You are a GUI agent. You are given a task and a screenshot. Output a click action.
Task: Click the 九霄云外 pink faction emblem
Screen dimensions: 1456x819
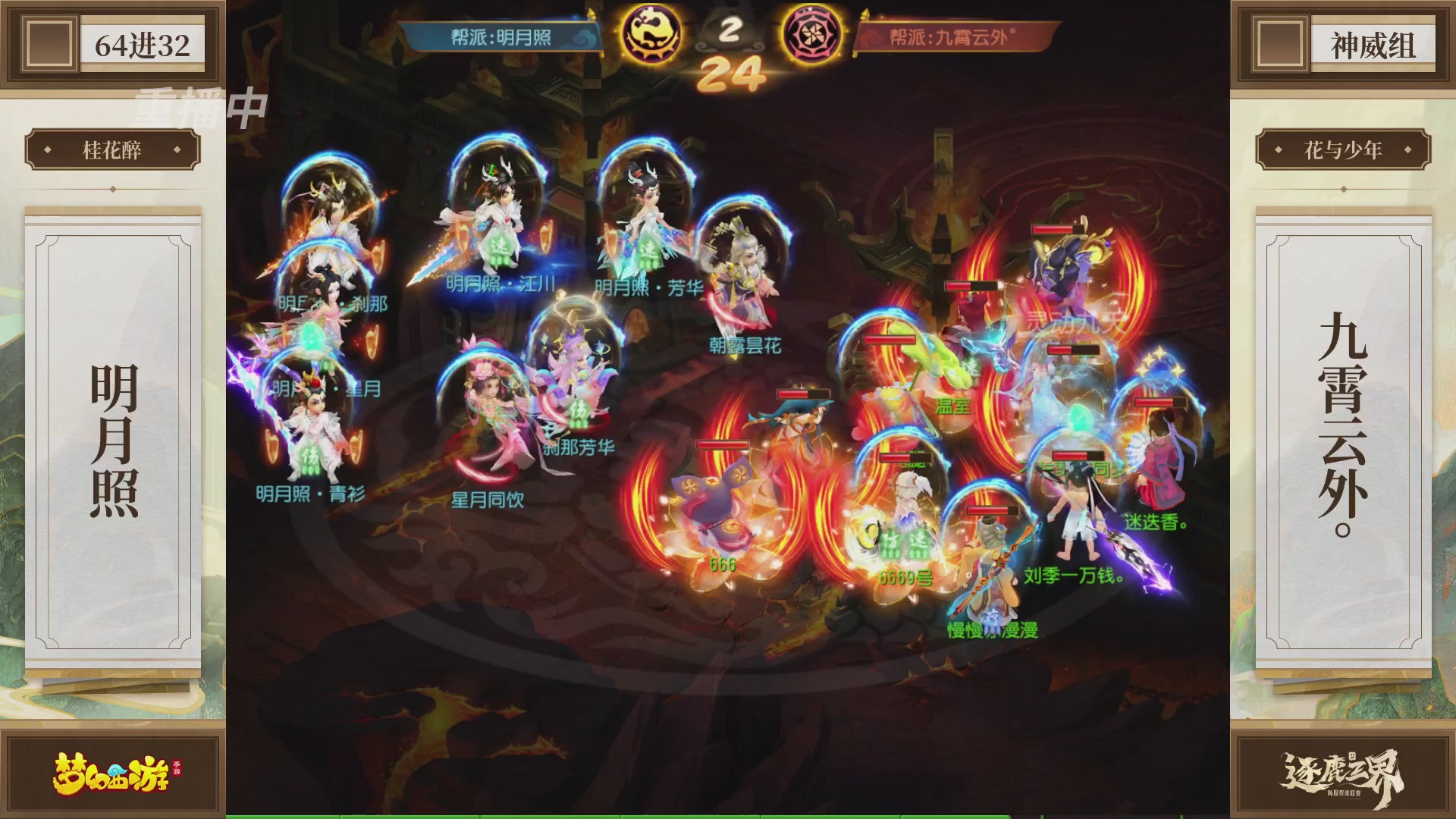point(813,32)
